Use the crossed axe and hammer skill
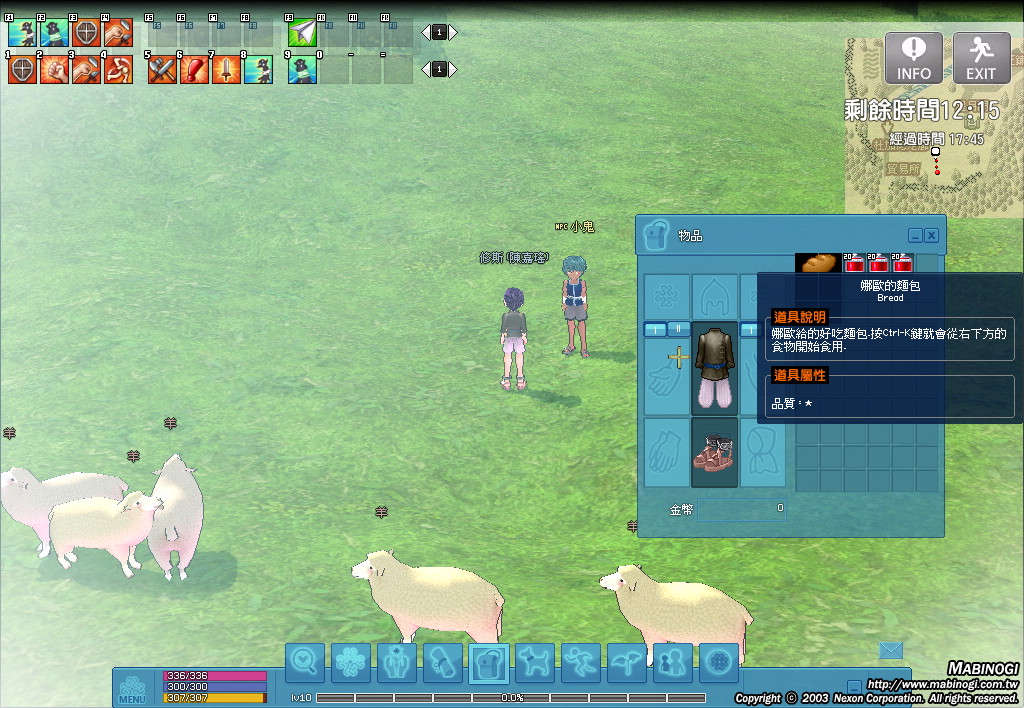1024x708 pixels. pyautogui.click(x=162, y=70)
